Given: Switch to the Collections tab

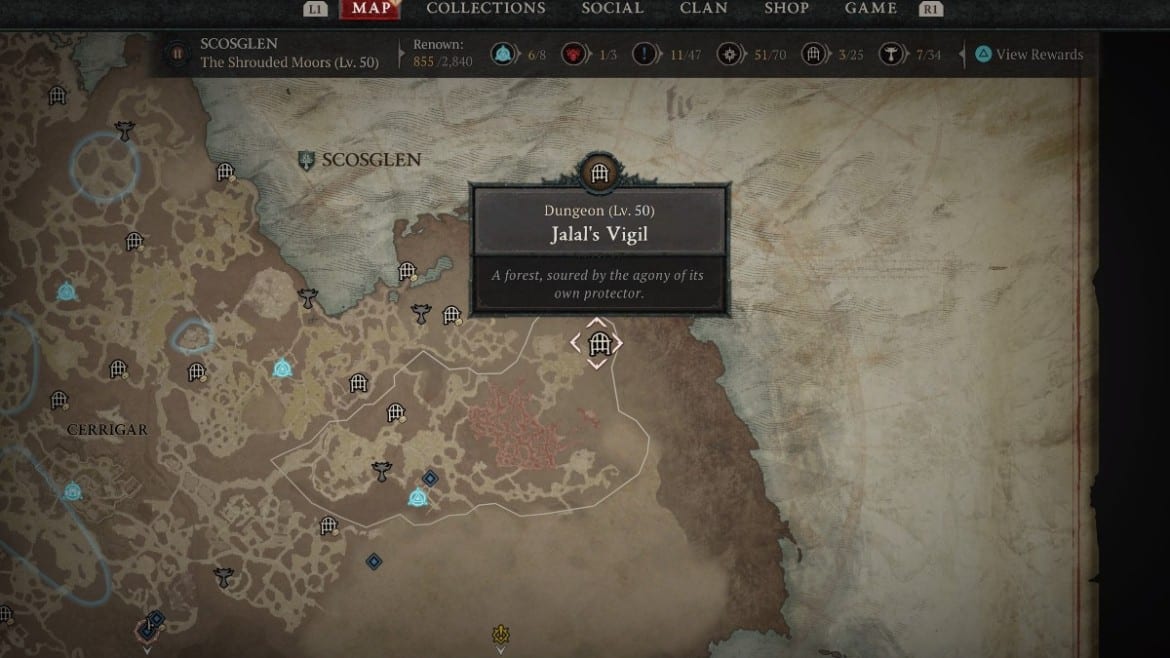Looking at the screenshot, I should [486, 8].
